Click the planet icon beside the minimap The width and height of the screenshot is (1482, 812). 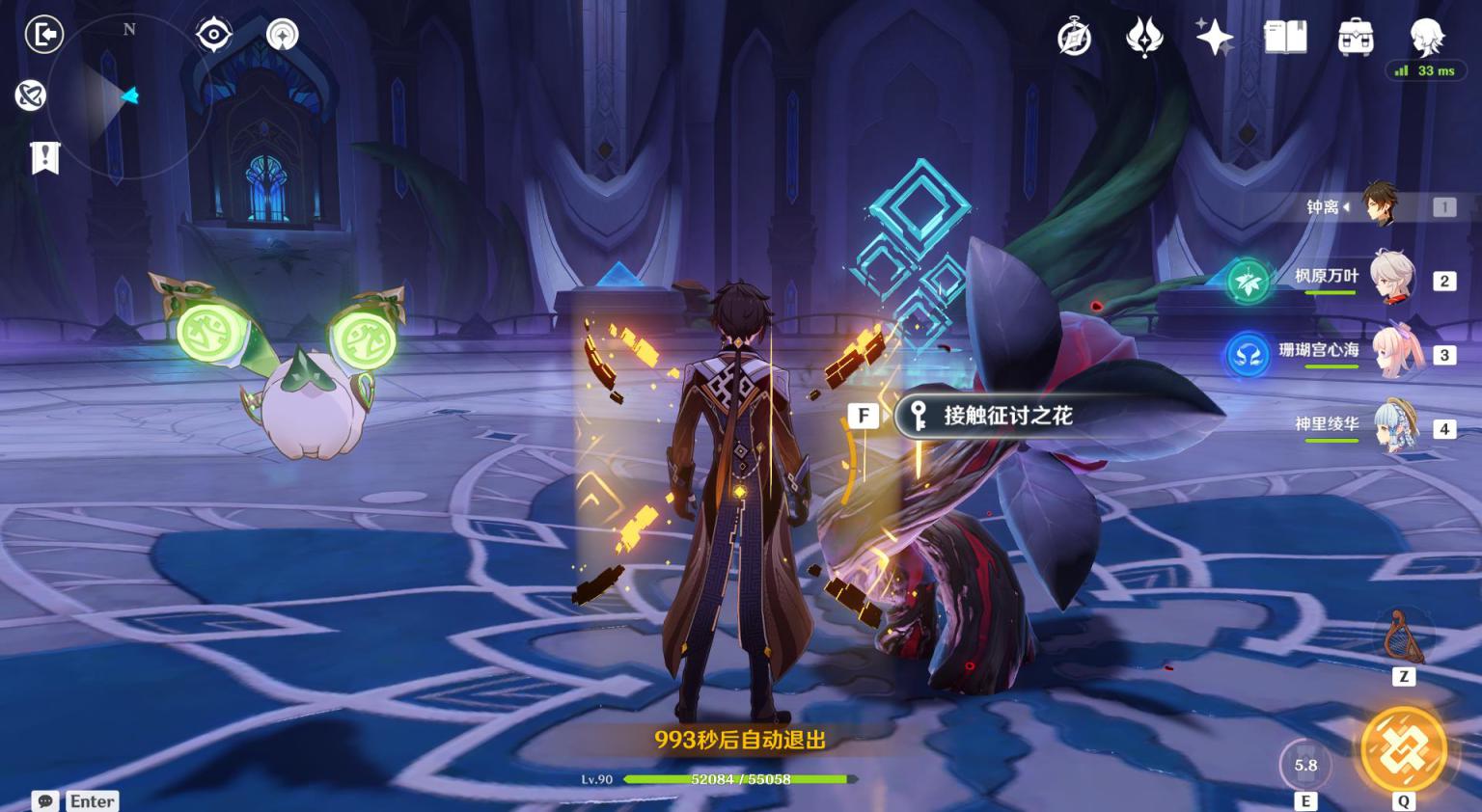[x=31, y=95]
